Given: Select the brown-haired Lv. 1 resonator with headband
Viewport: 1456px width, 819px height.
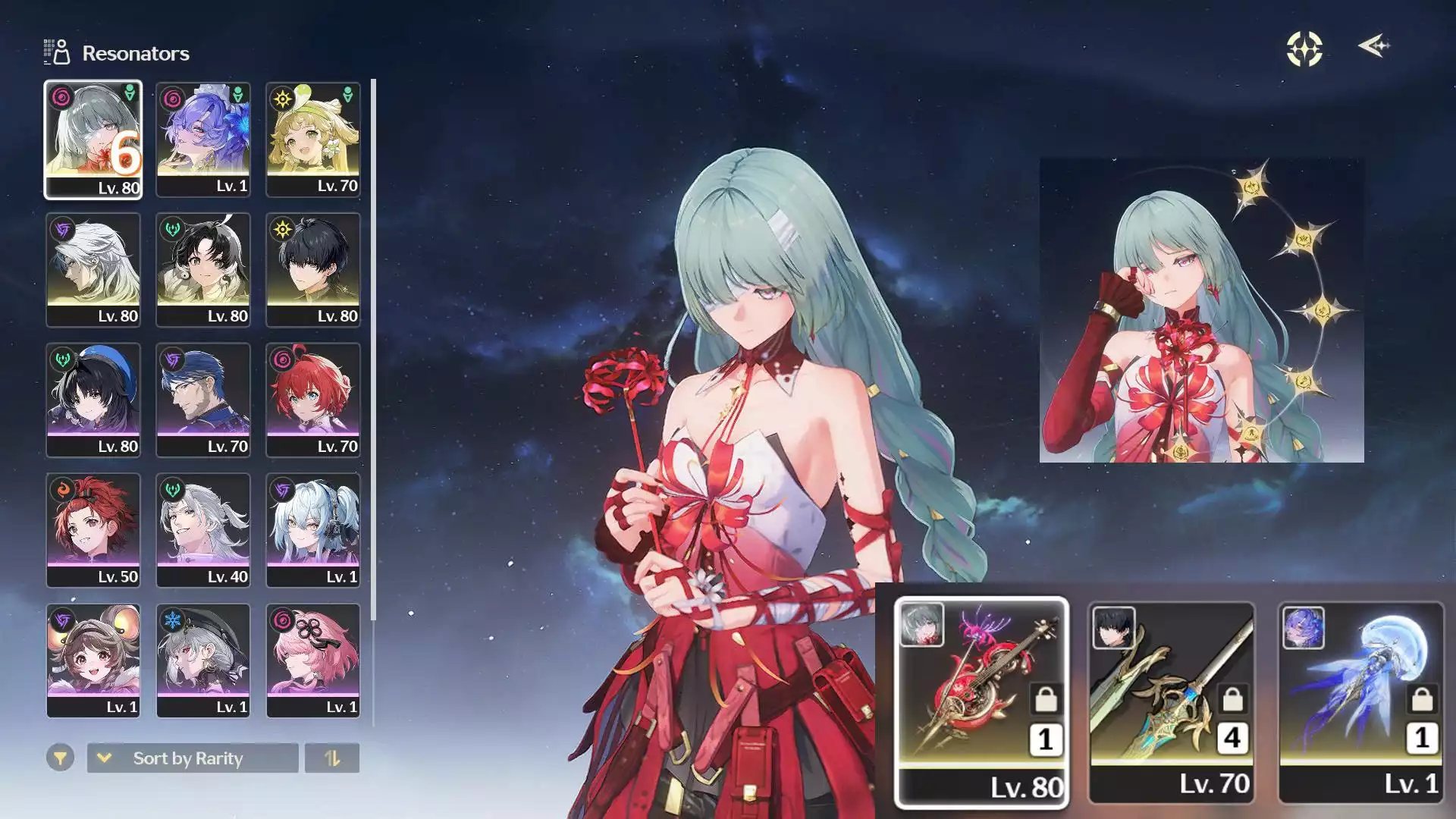Looking at the screenshot, I should point(93,661).
